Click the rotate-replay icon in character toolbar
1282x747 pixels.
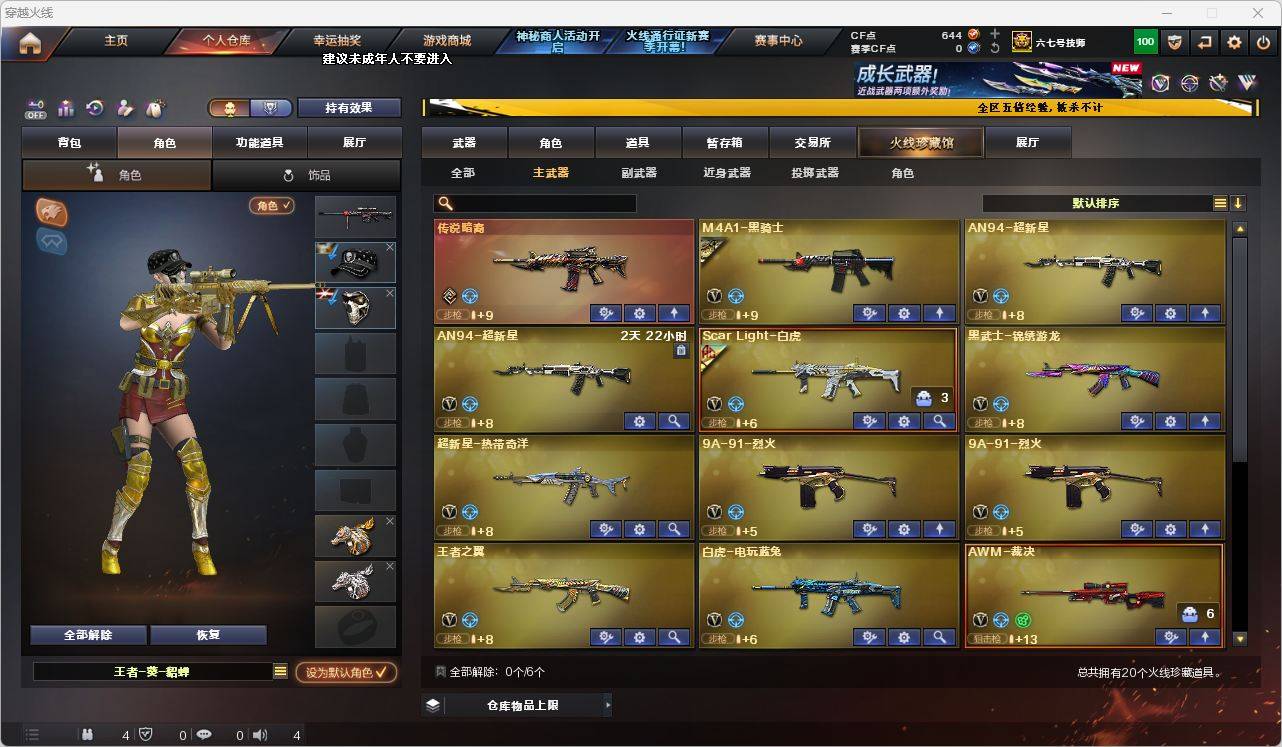coord(95,106)
